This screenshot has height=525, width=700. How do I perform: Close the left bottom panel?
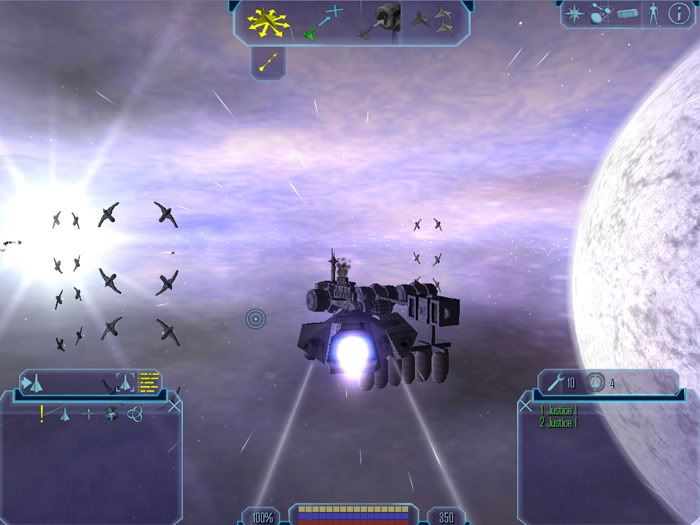click(x=175, y=406)
